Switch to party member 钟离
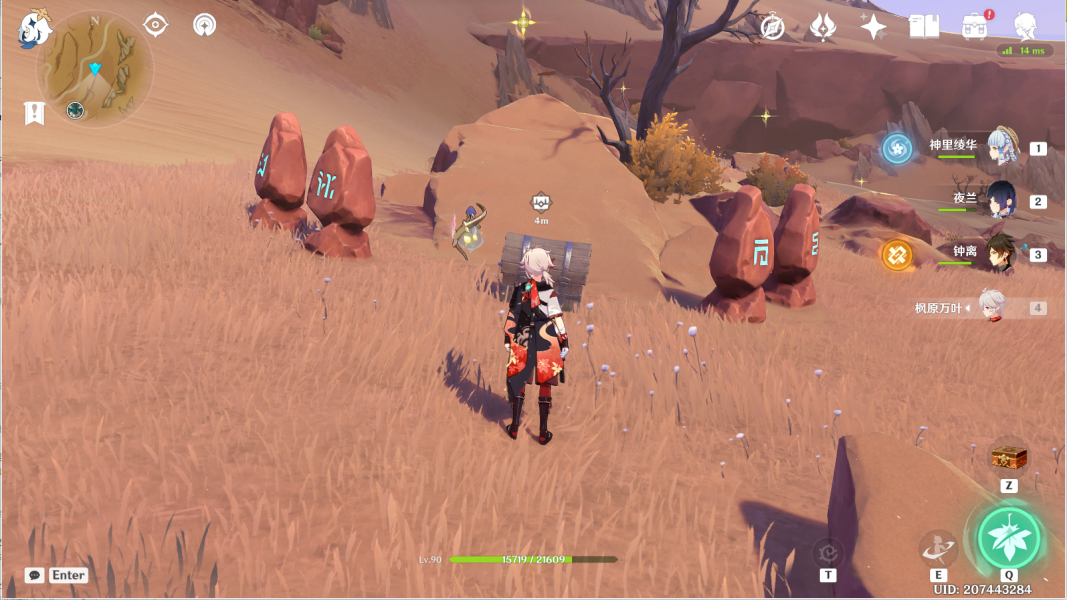The width and height of the screenshot is (1067, 600). (1000, 254)
